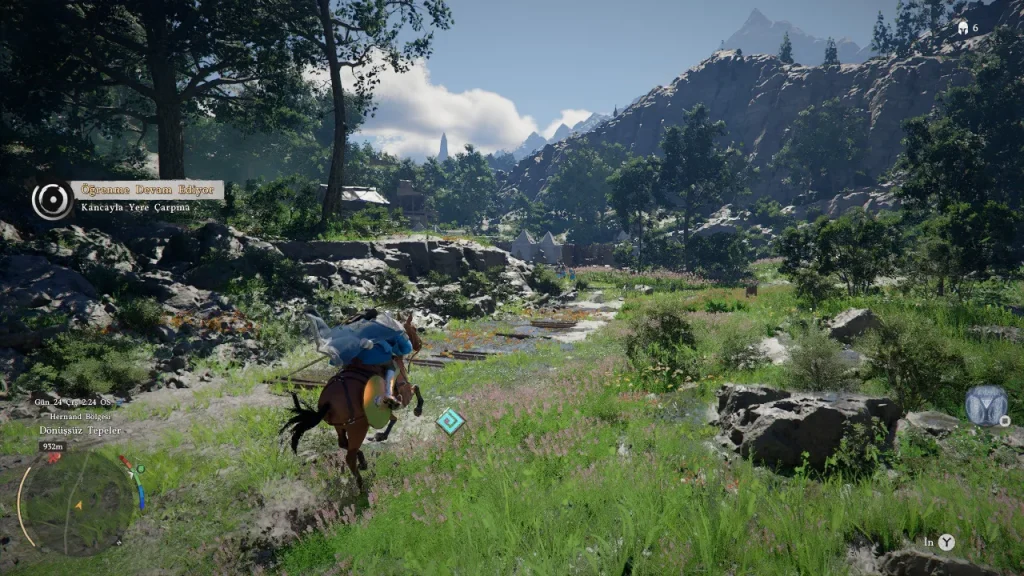1024x576 pixels.
Task: Select the green marker beside the minimap
Action: pos(140,468)
